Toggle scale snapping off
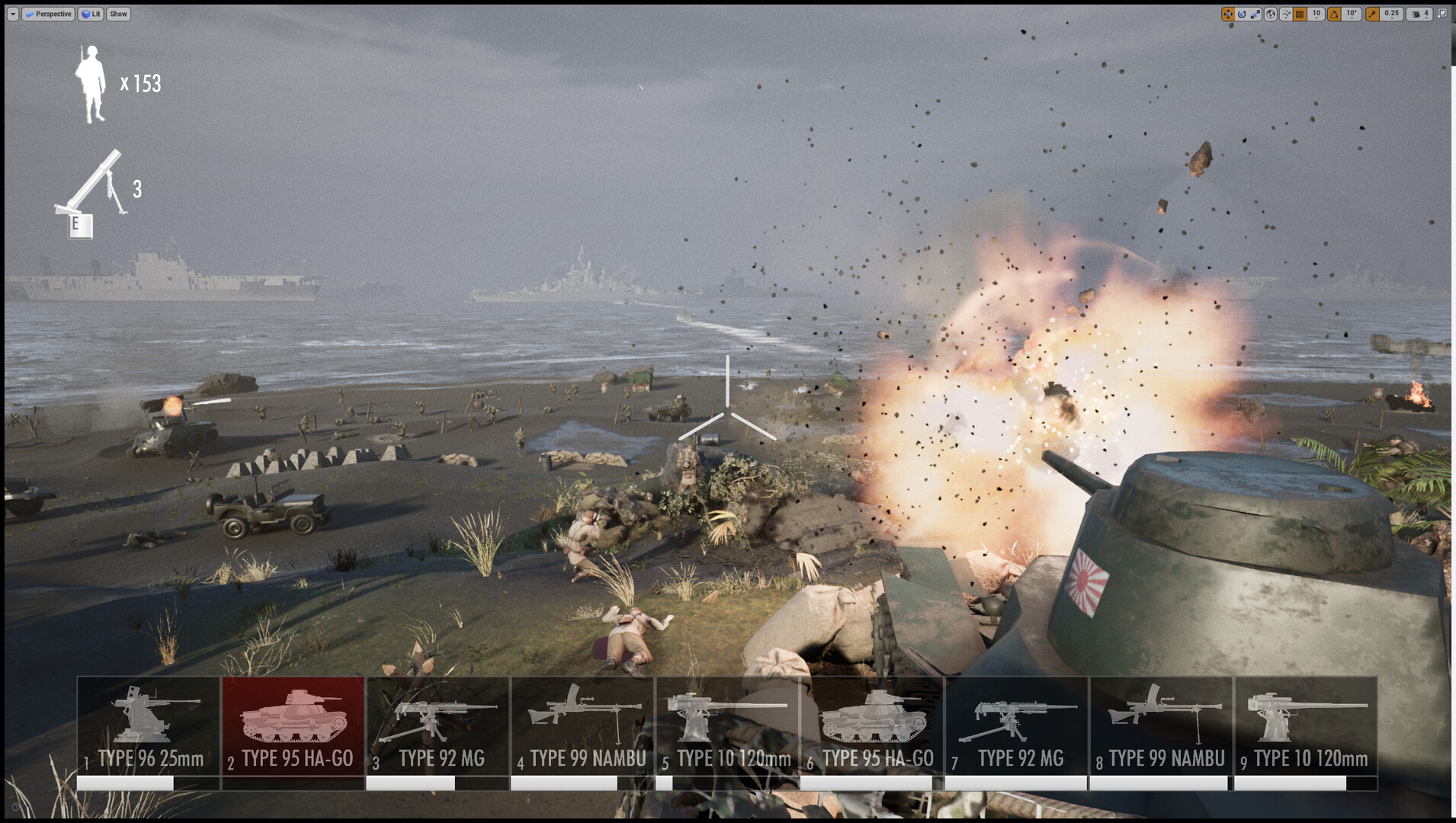Image resolution: width=1456 pixels, height=823 pixels. coord(1372,14)
